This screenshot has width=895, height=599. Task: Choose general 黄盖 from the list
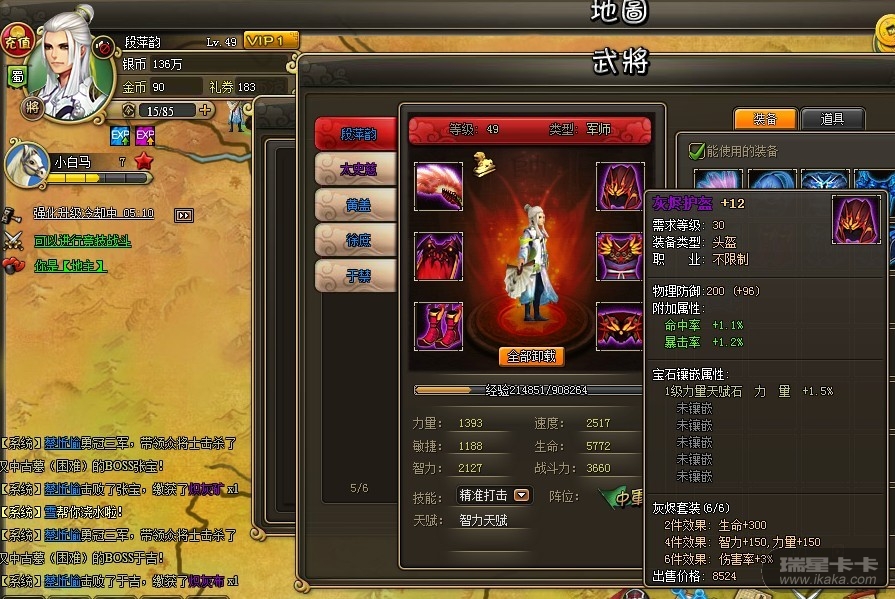[x=356, y=205]
